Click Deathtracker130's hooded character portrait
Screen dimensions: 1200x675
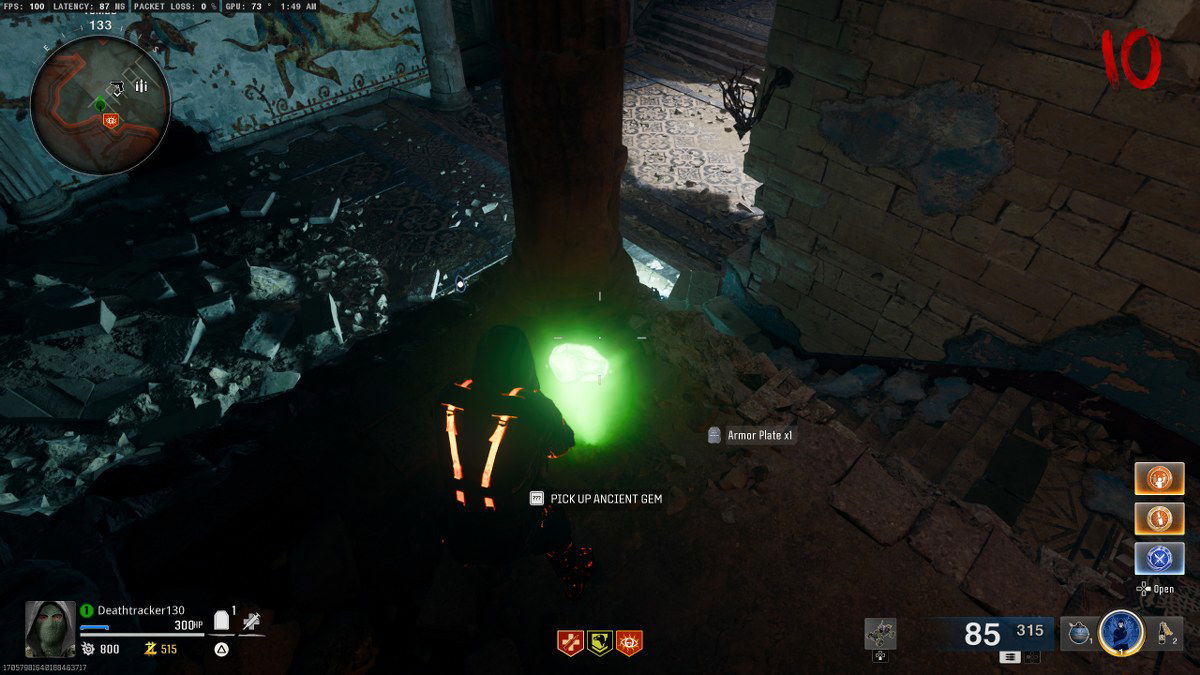[50, 629]
